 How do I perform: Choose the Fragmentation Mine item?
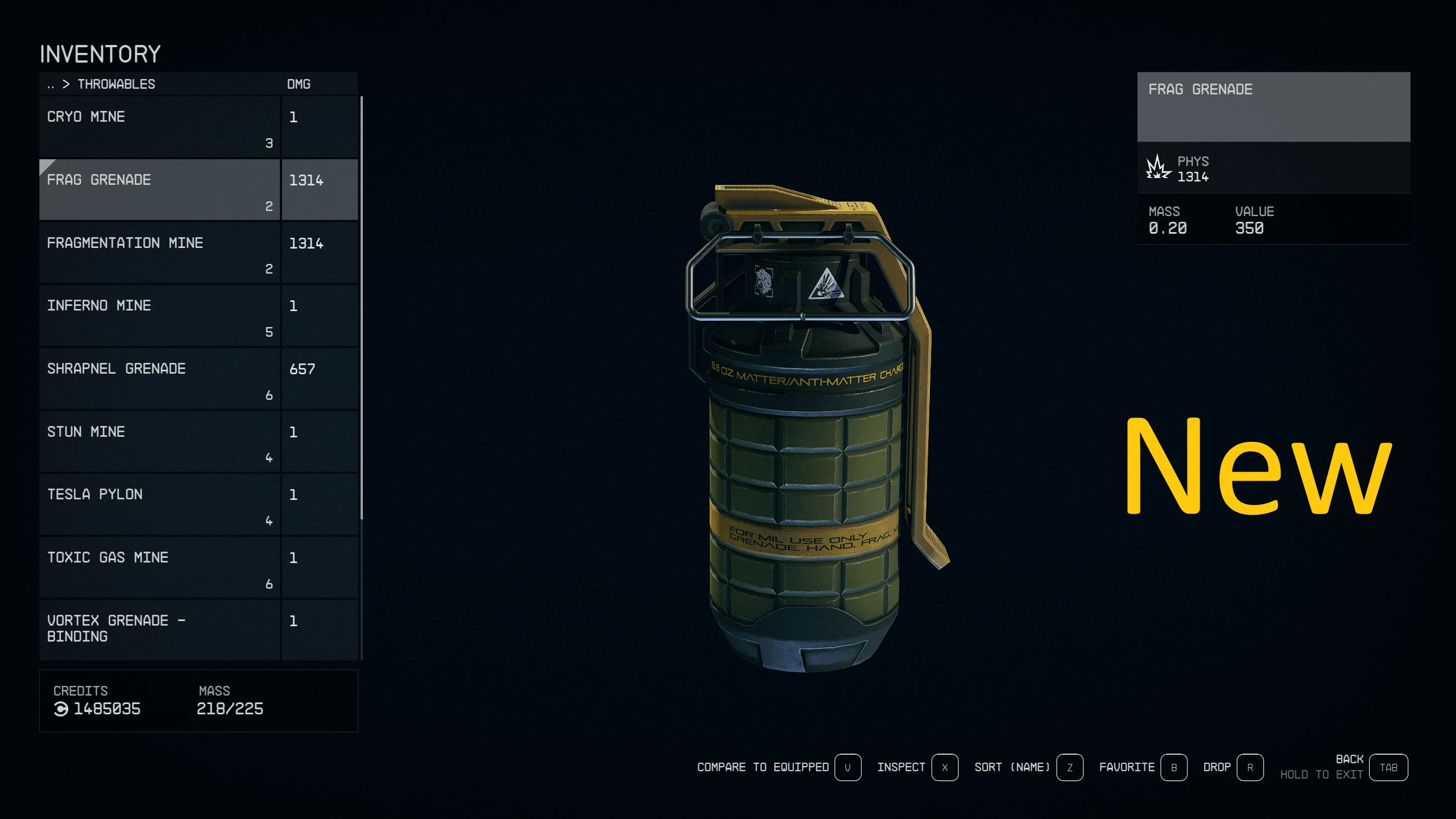tap(159, 253)
